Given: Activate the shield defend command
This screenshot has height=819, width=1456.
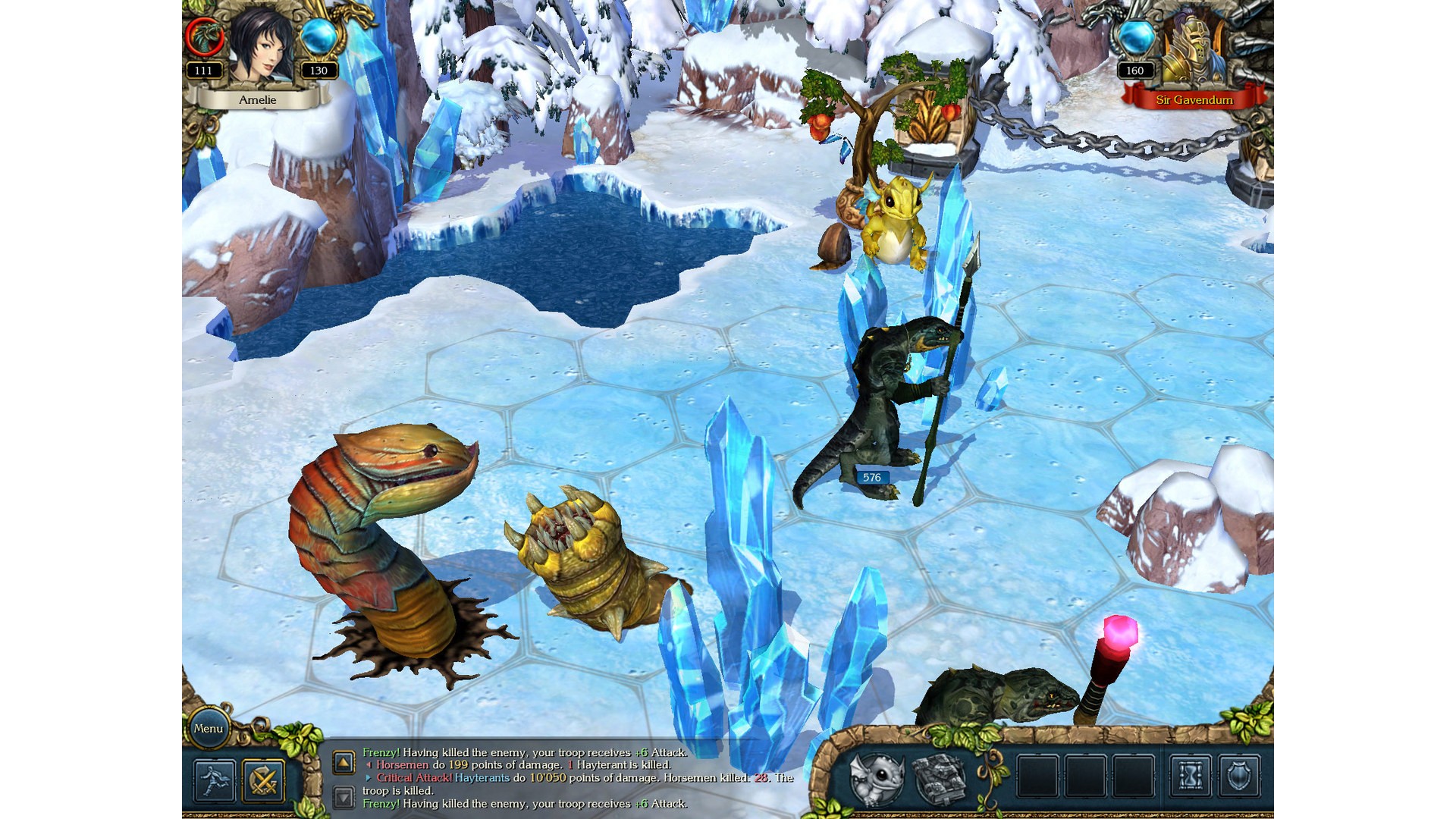Looking at the screenshot, I should point(1239,777).
